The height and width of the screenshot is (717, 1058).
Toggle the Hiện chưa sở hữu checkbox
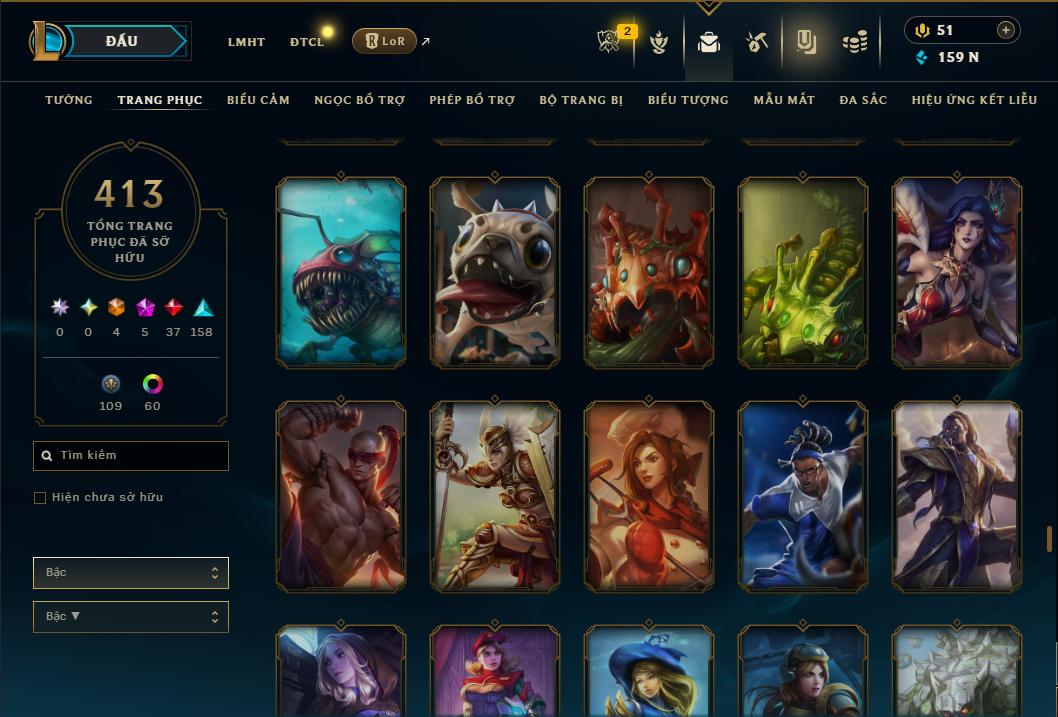(x=40, y=498)
